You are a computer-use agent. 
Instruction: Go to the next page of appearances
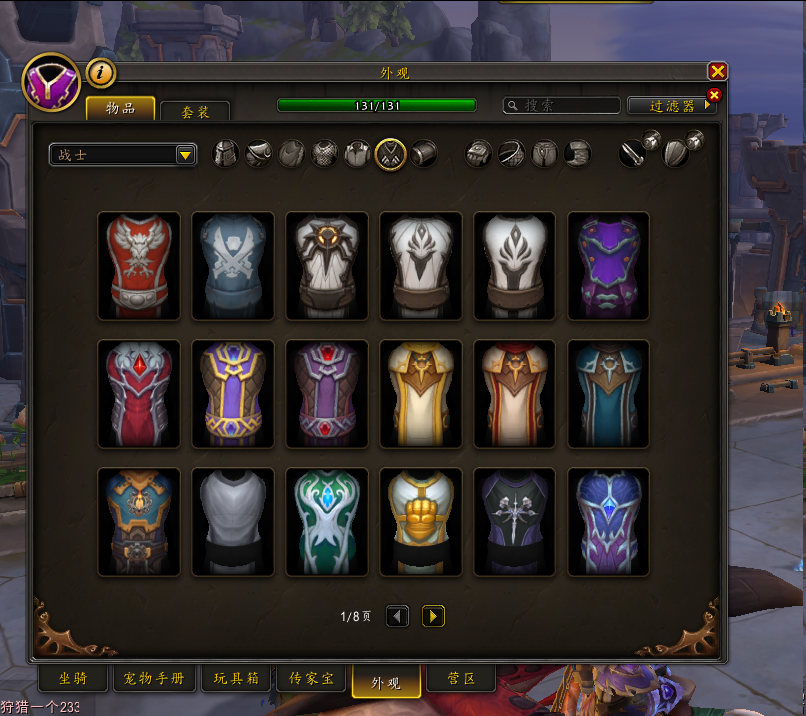tap(433, 616)
